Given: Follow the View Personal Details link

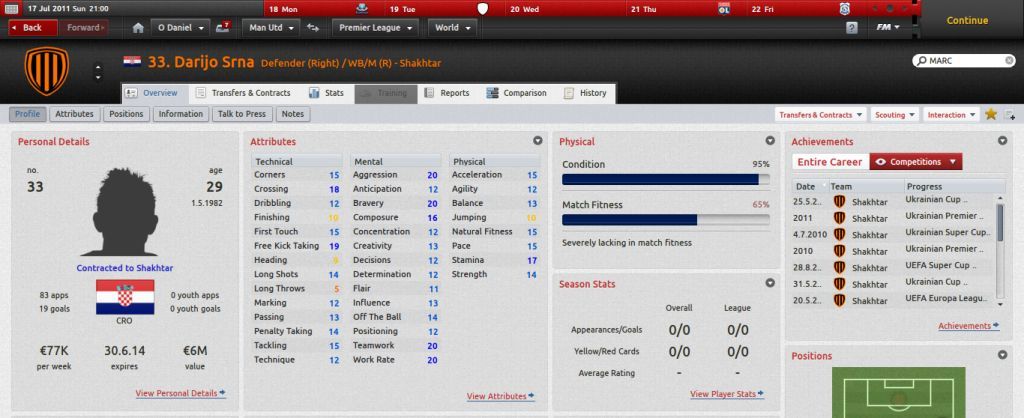Looking at the screenshot, I should [180, 394].
